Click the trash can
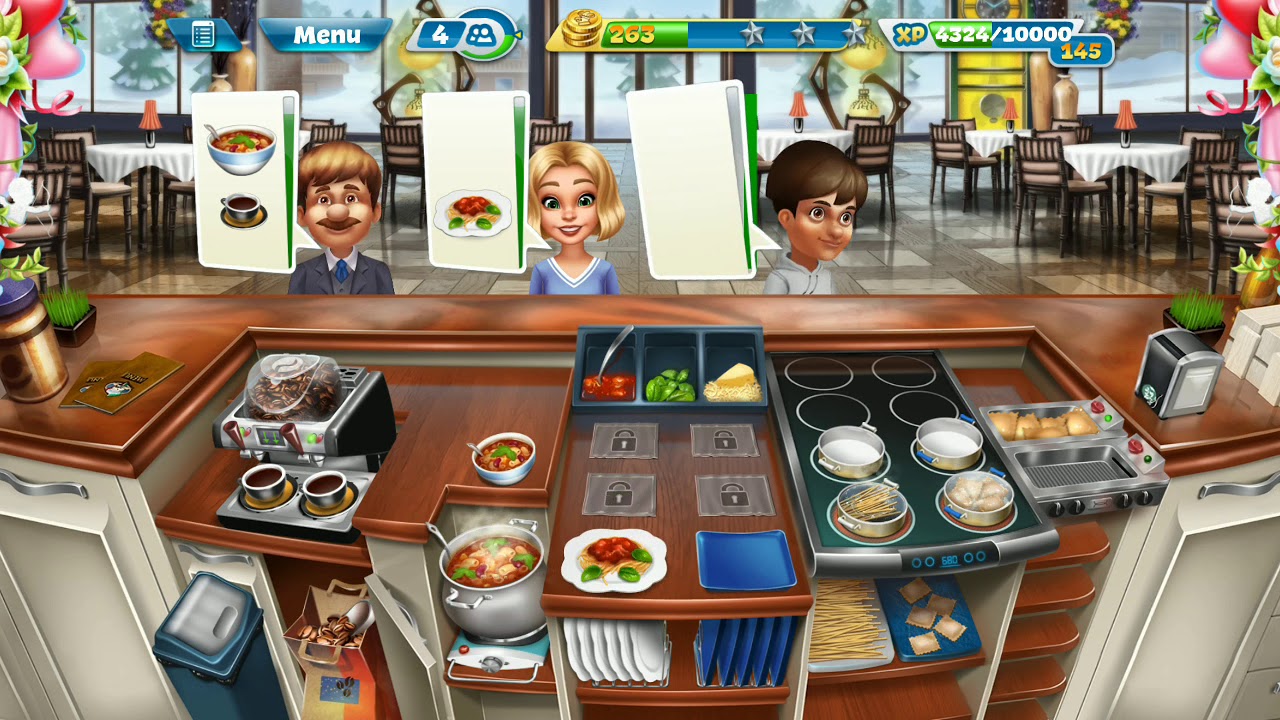The height and width of the screenshot is (720, 1280). [208, 630]
